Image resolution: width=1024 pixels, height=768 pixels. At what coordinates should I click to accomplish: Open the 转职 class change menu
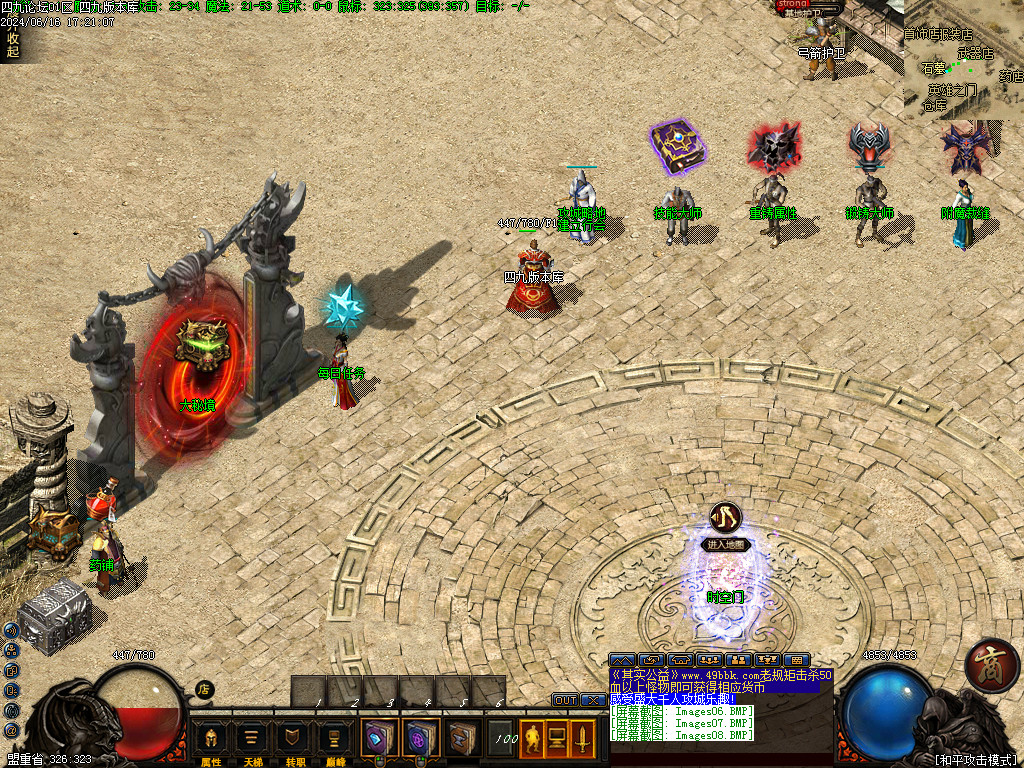(x=293, y=740)
